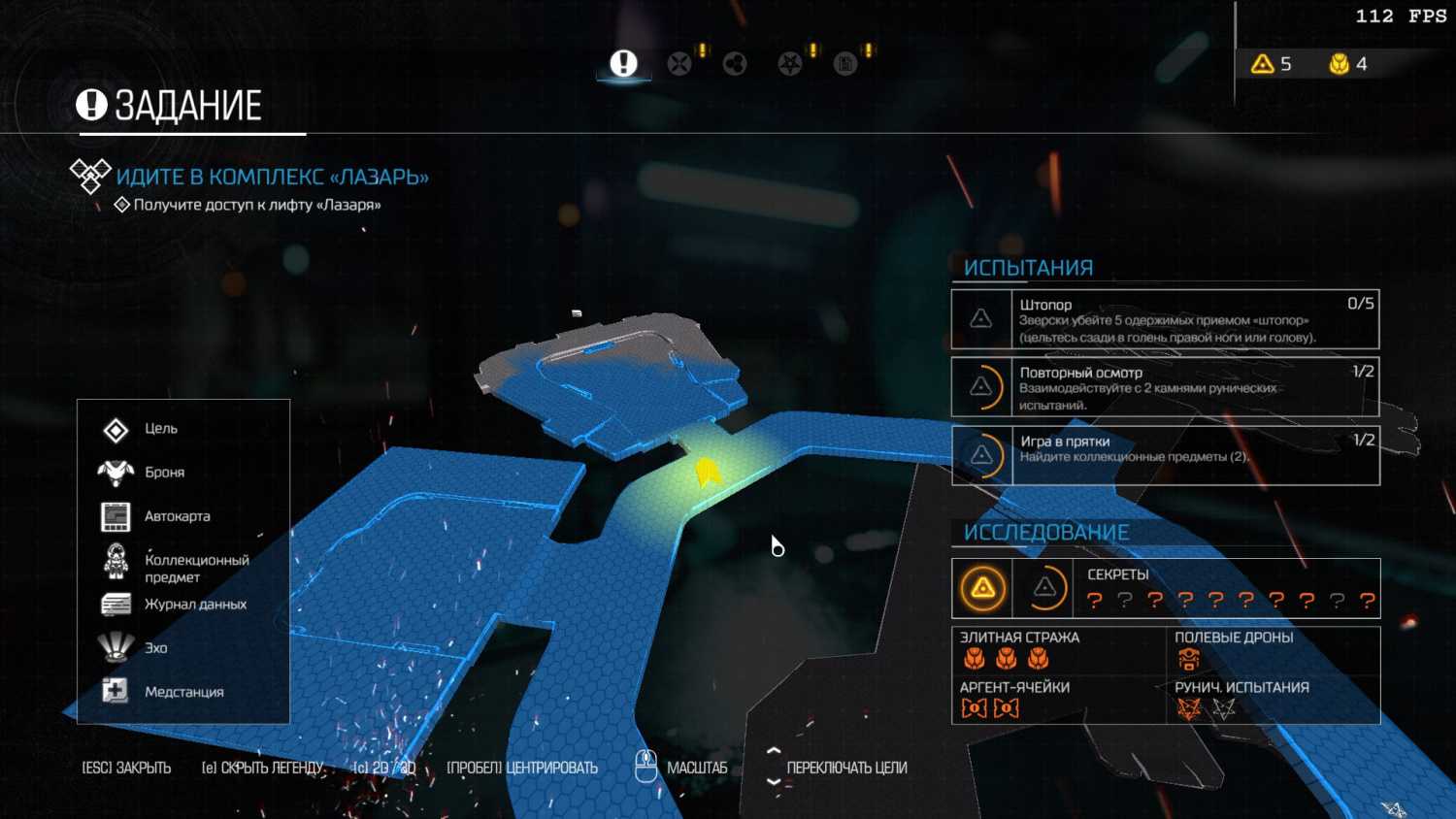1456x819 pixels.
Task: Click the «Аргент-ячейки» exploration entry
Action: [1058, 700]
